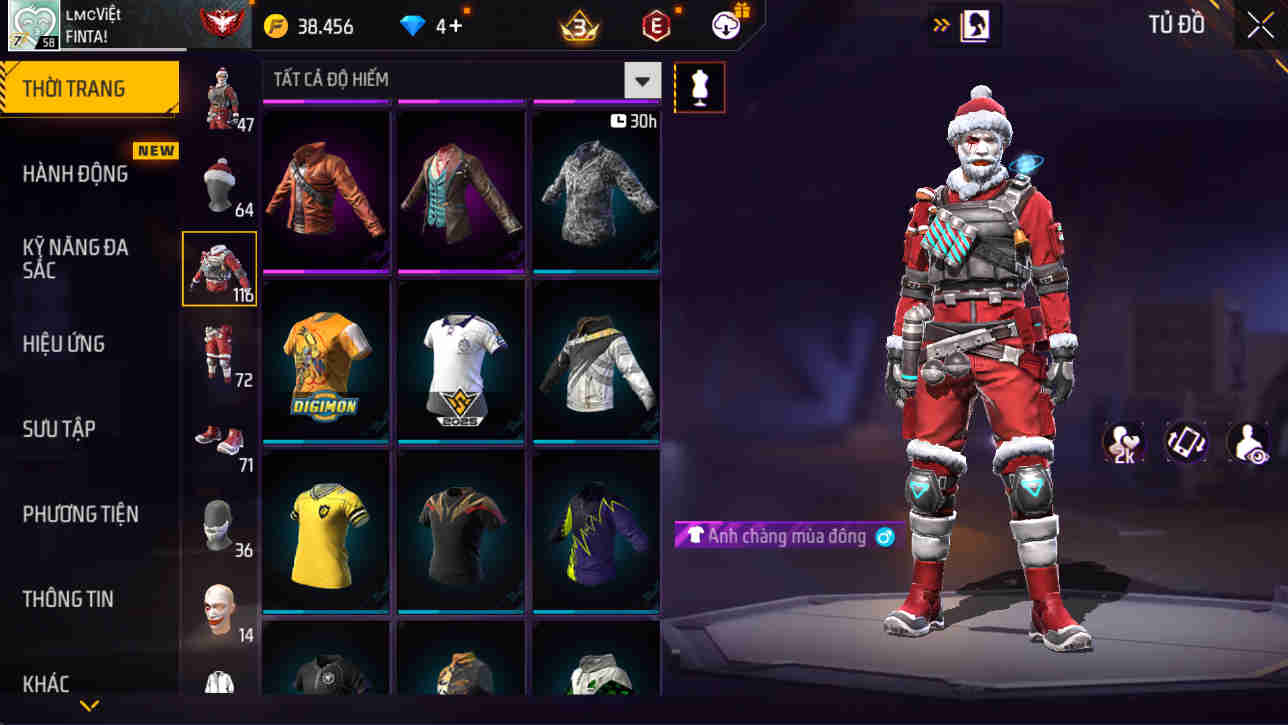Click the TỦ ĐỒ button

pos(1176,24)
